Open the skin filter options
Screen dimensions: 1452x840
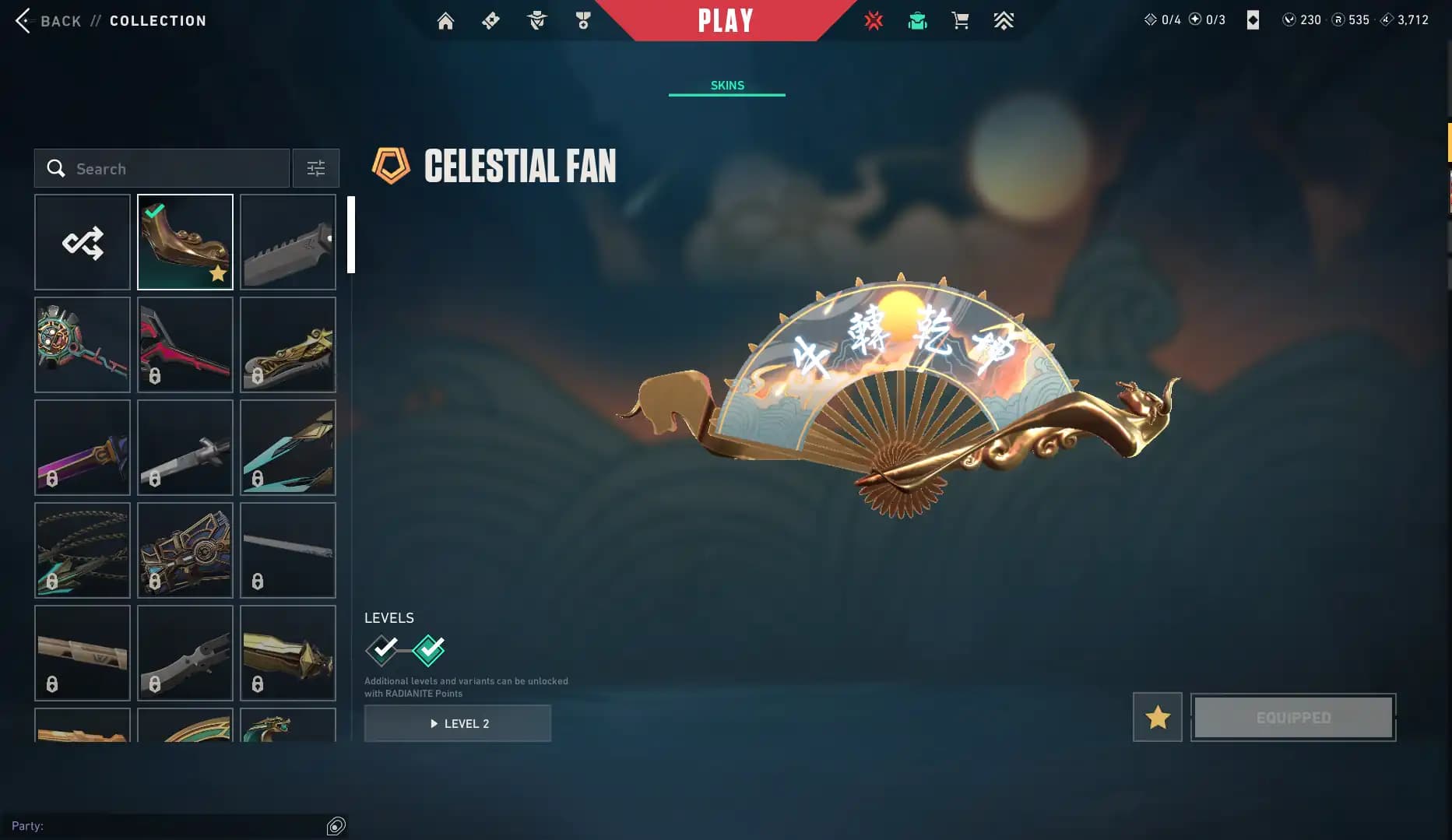pyautogui.click(x=315, y=169)
